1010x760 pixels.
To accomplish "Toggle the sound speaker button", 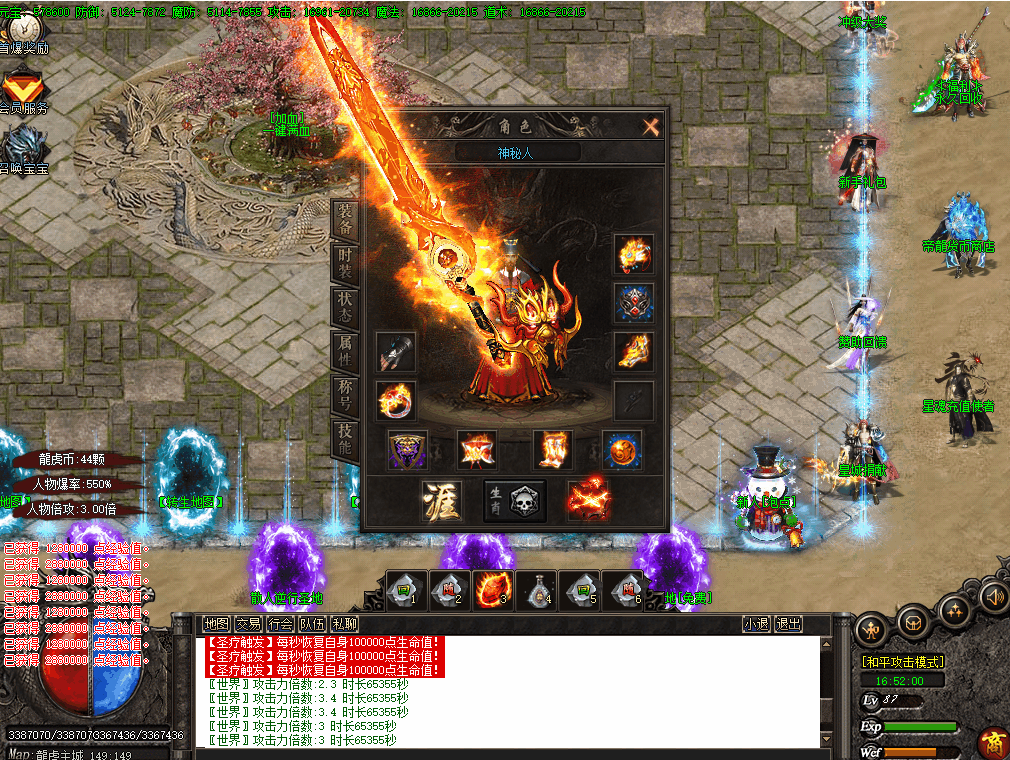I will click(994, 597).
